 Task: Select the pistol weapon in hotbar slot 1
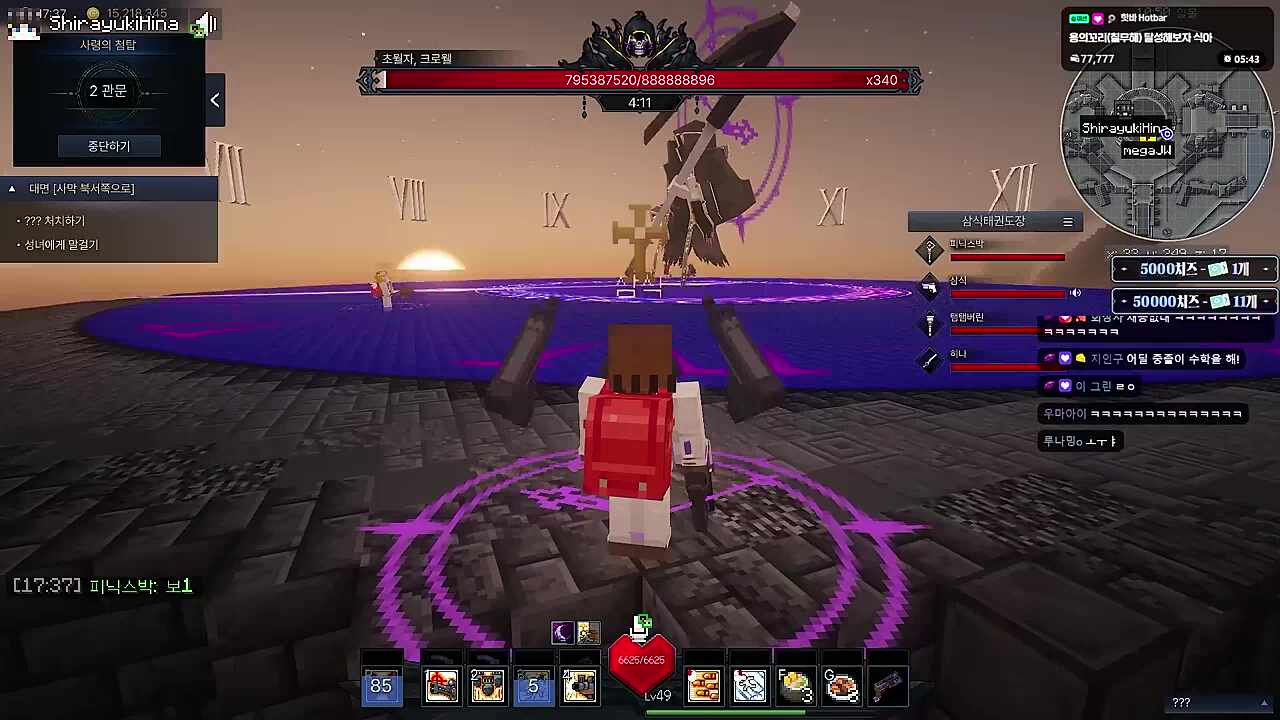(x=442, y=686)
